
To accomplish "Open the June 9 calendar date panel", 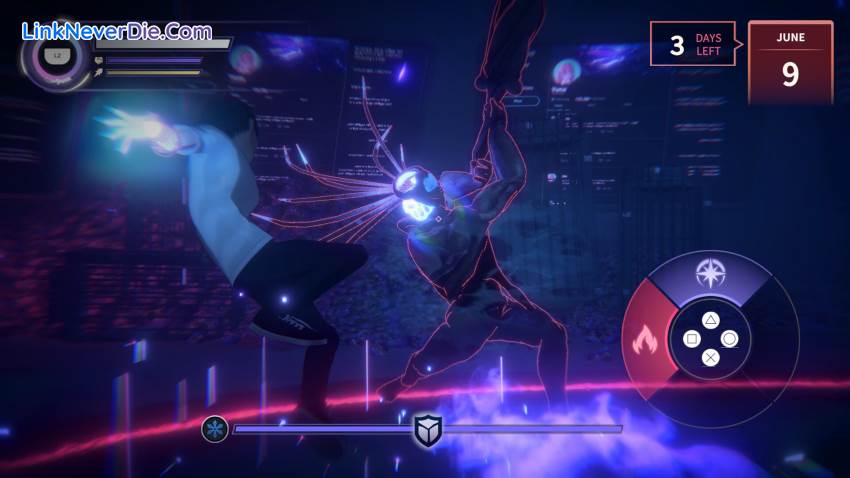I will click(790, 62).
